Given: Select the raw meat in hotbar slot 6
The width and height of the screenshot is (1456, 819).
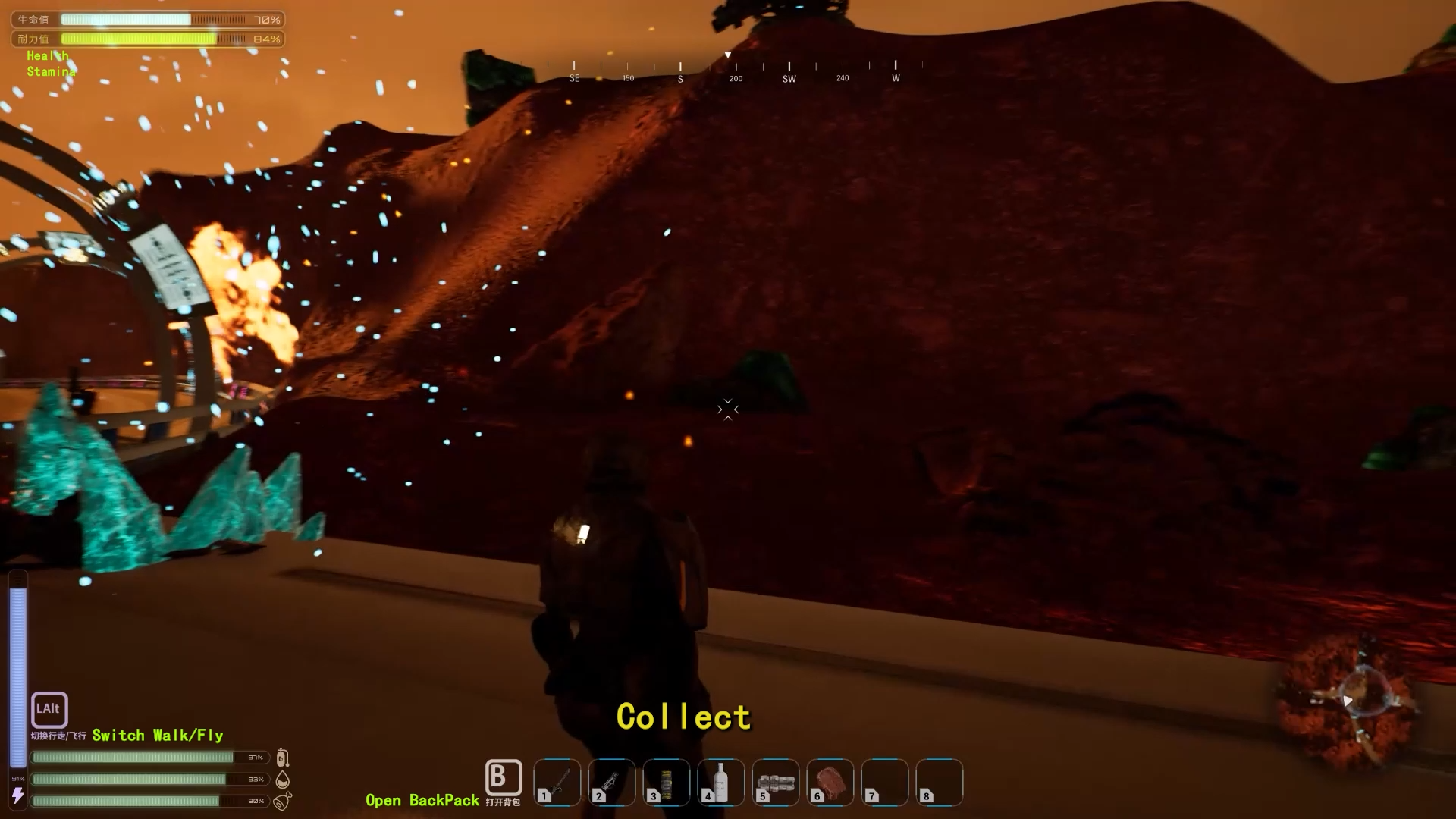Looking at the screenshot, I should tap(830, 783).
